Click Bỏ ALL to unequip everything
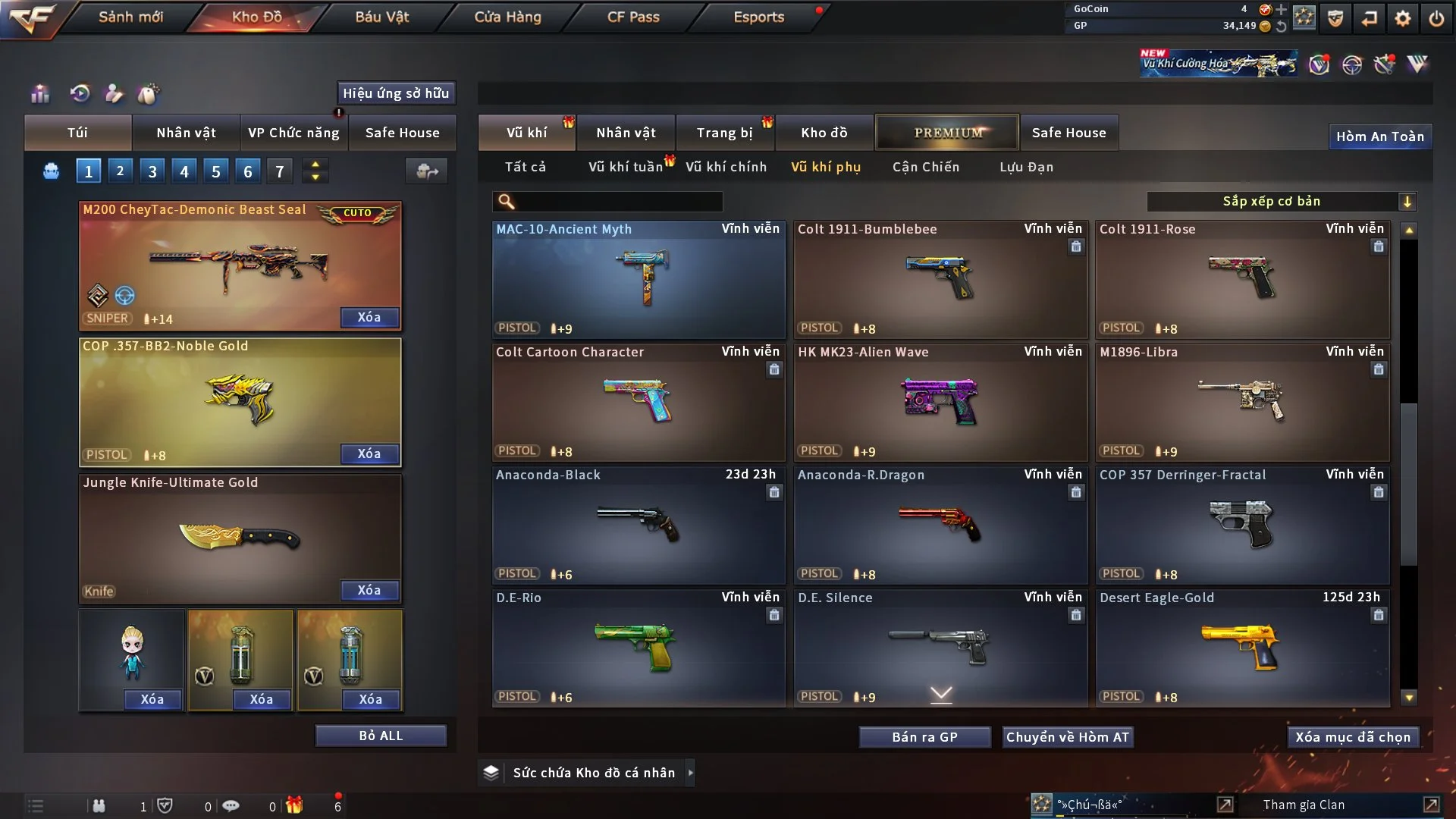Screen dimensions: 1456x819 pyautogui.click(x=381, y=736)
